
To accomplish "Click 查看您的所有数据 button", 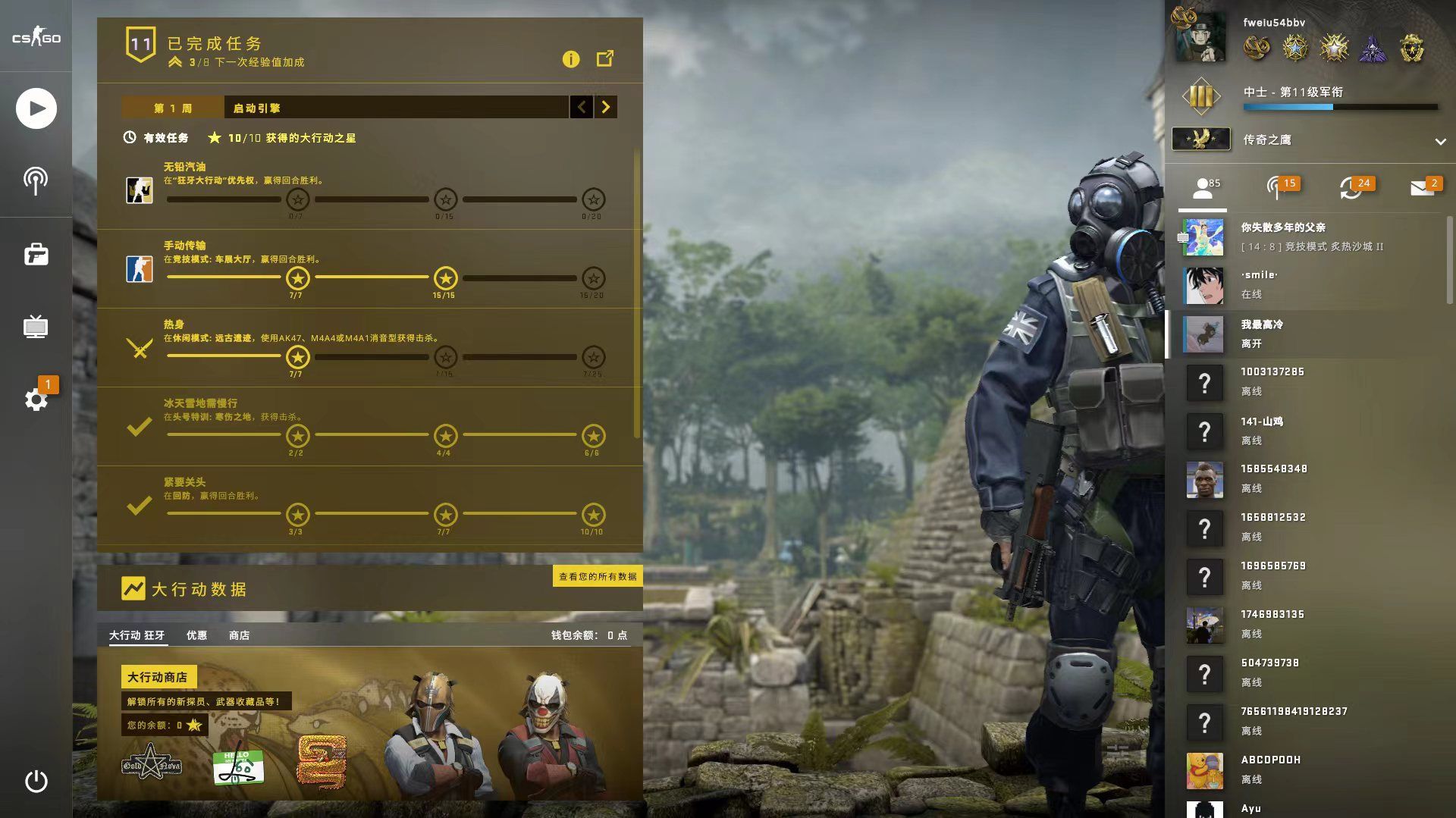I will click(597, 576).
